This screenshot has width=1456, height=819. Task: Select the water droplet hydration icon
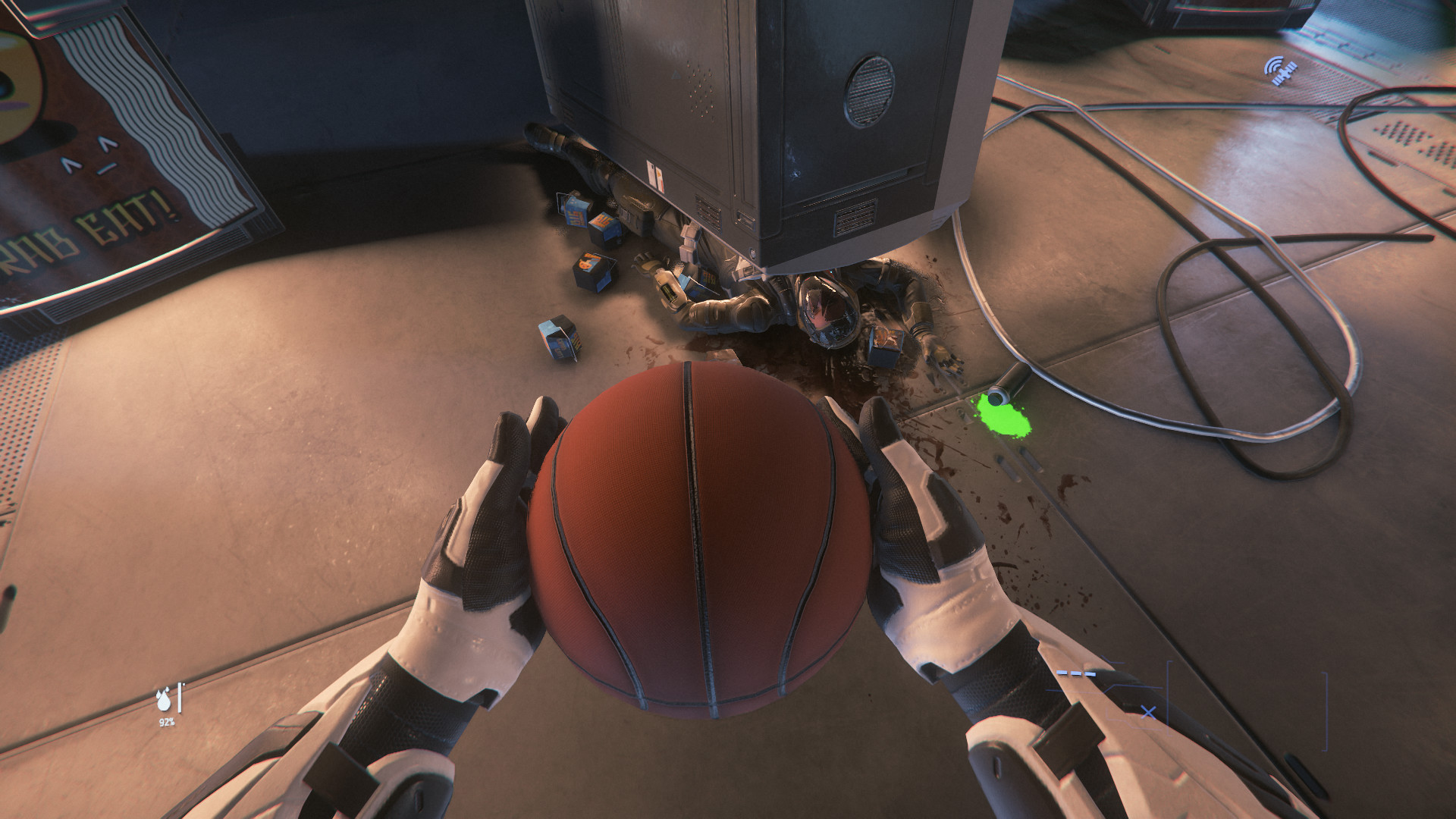pyautogui.click(x=164, y=699)
